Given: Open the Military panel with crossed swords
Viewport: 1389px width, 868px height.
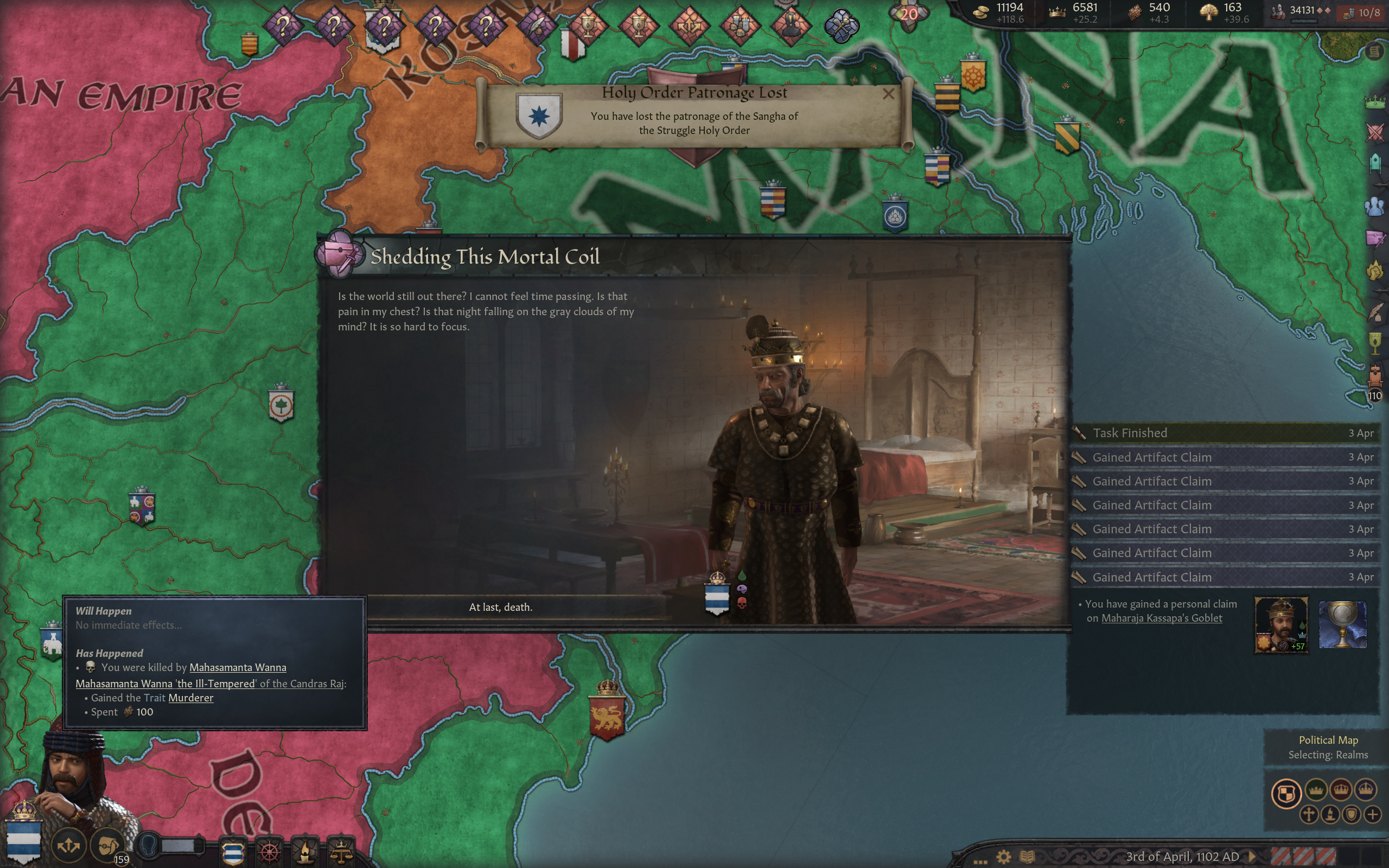Looking at the screenshot, I should point(1375,132).
